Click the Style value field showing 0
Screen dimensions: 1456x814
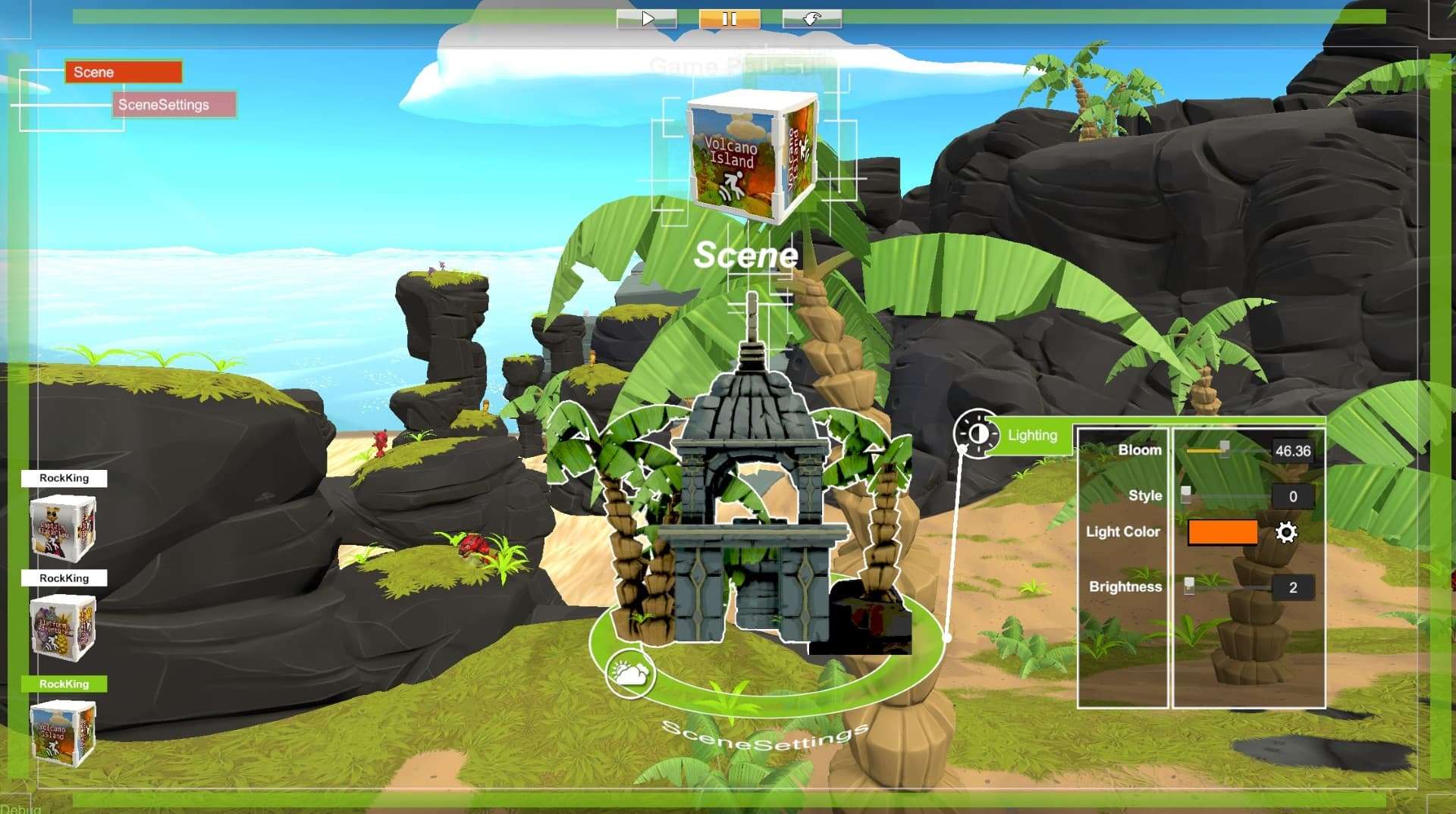(1292, 496)
